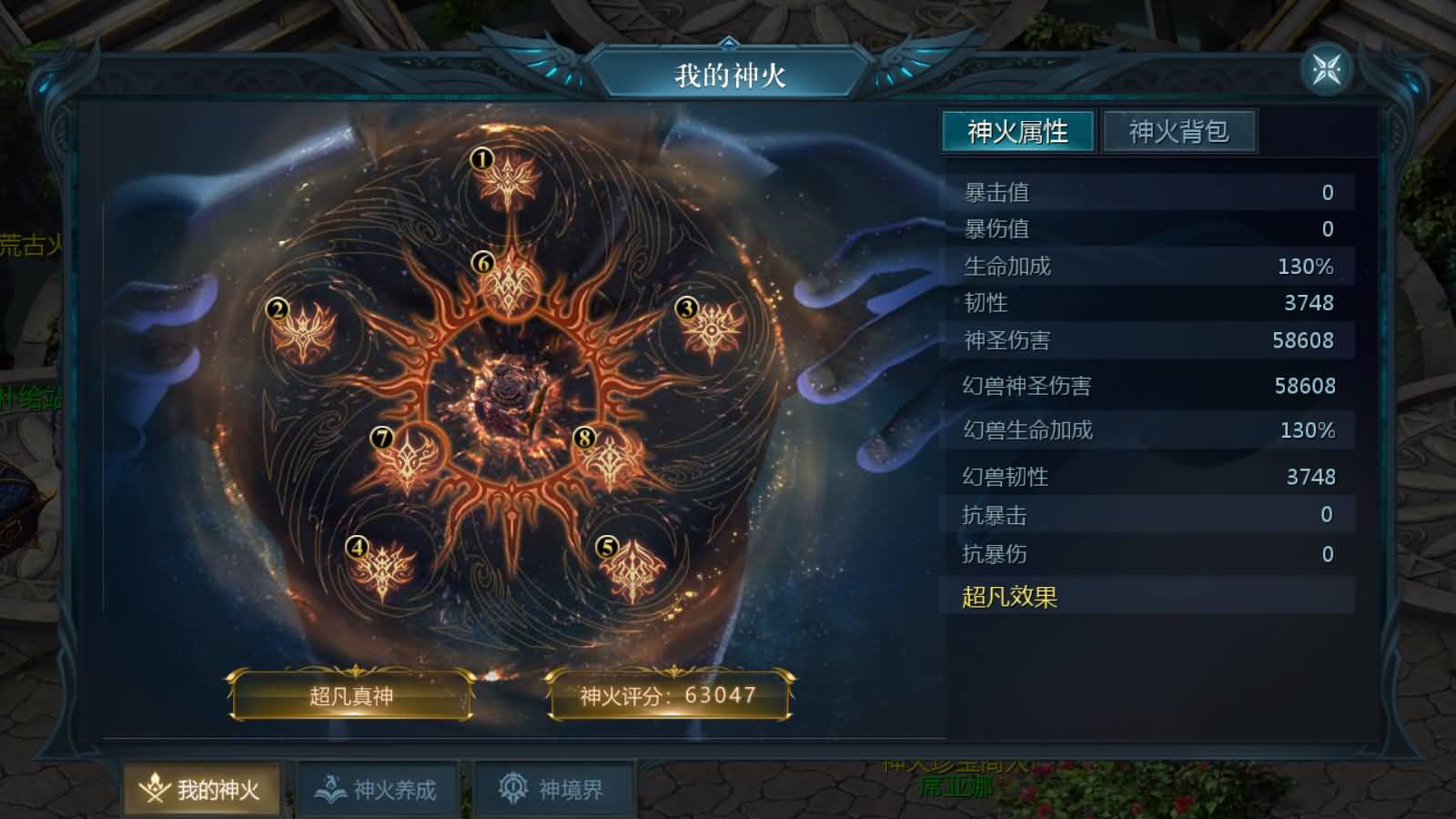The height and width of the screenshot is (819, 1456).
Task: Switch to the 神火背包 tab
Action: (x=1178, y=132)
